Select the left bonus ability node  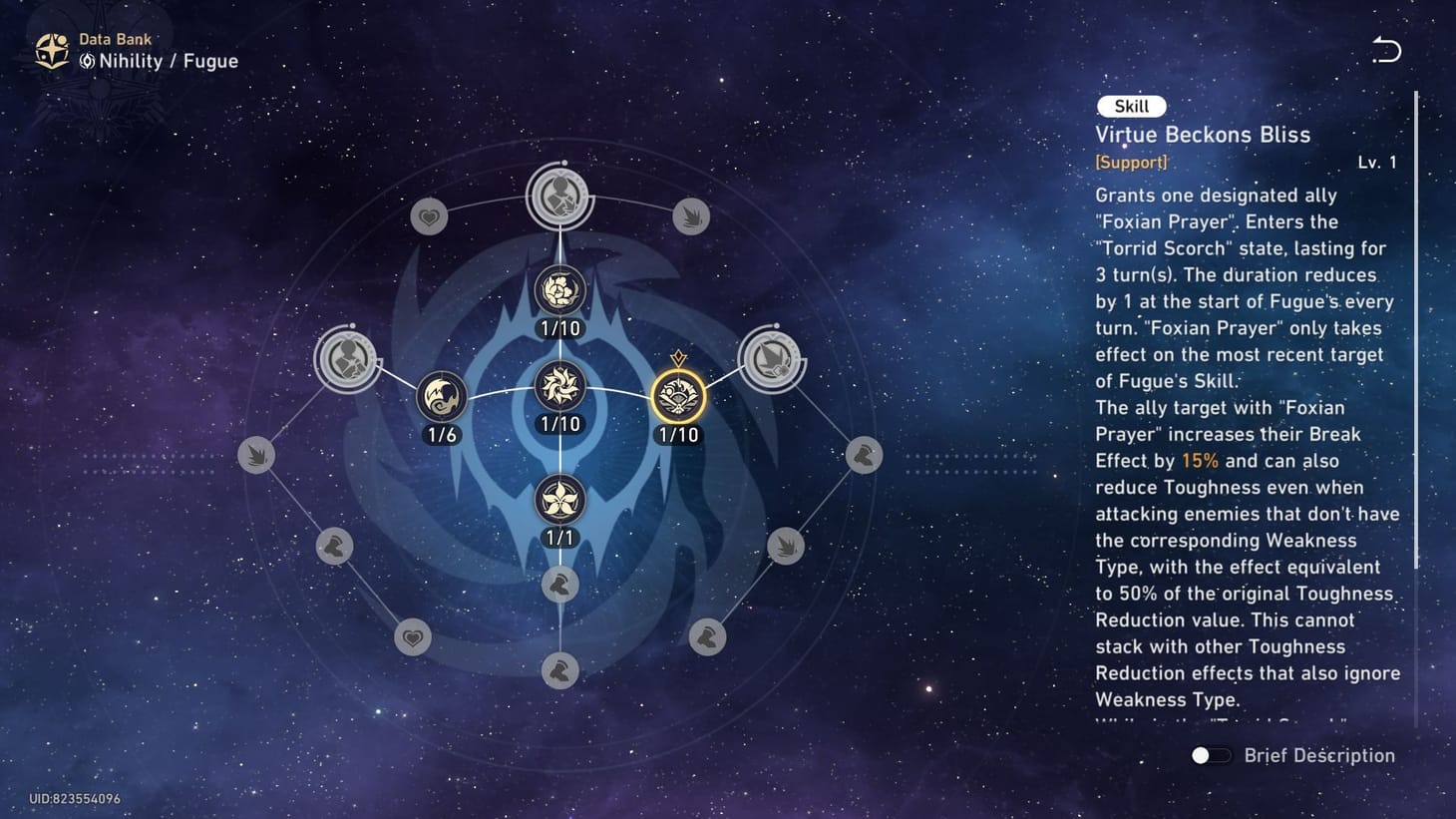348,359
